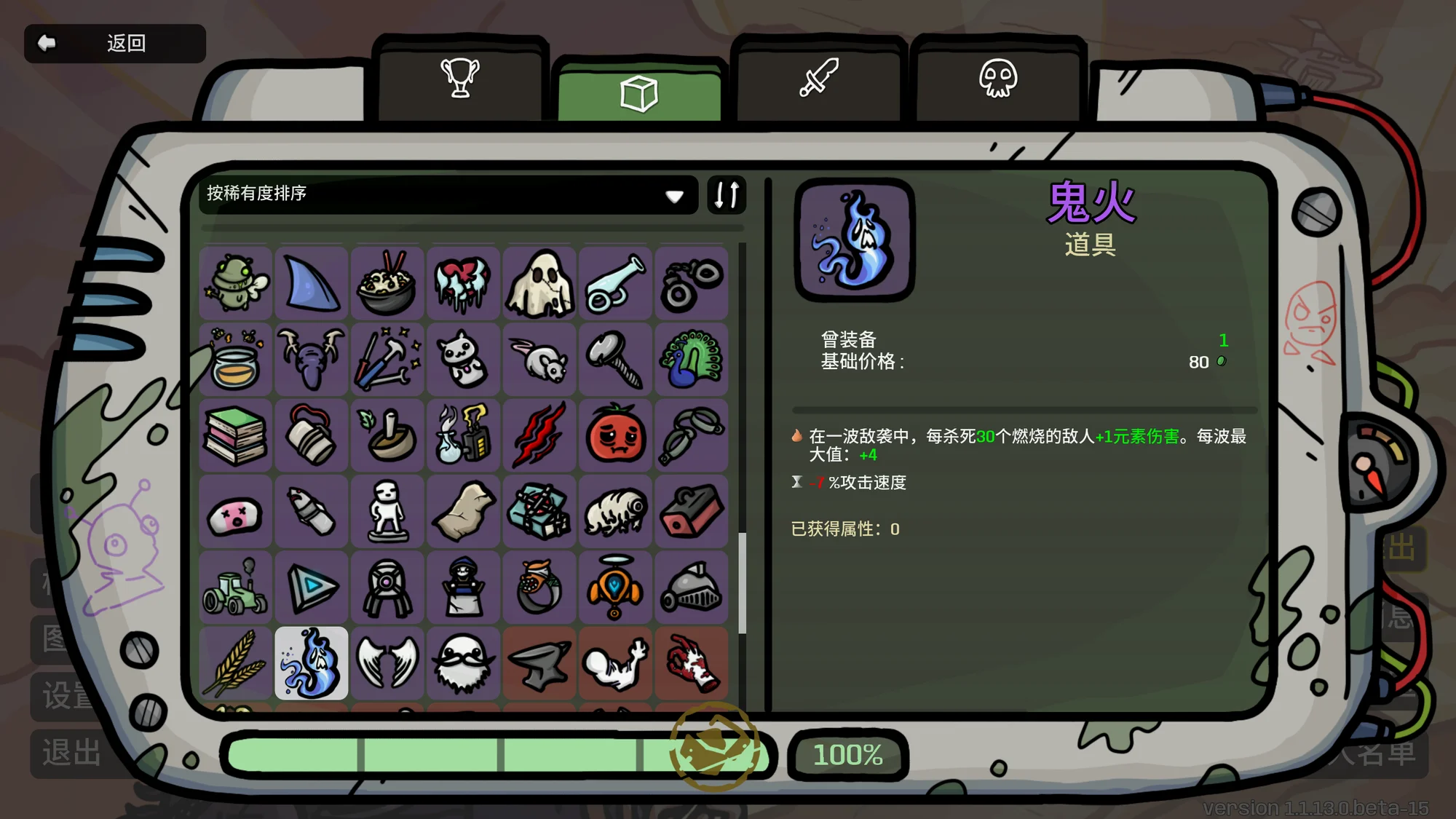Select the peacock item

click(691, 360)
